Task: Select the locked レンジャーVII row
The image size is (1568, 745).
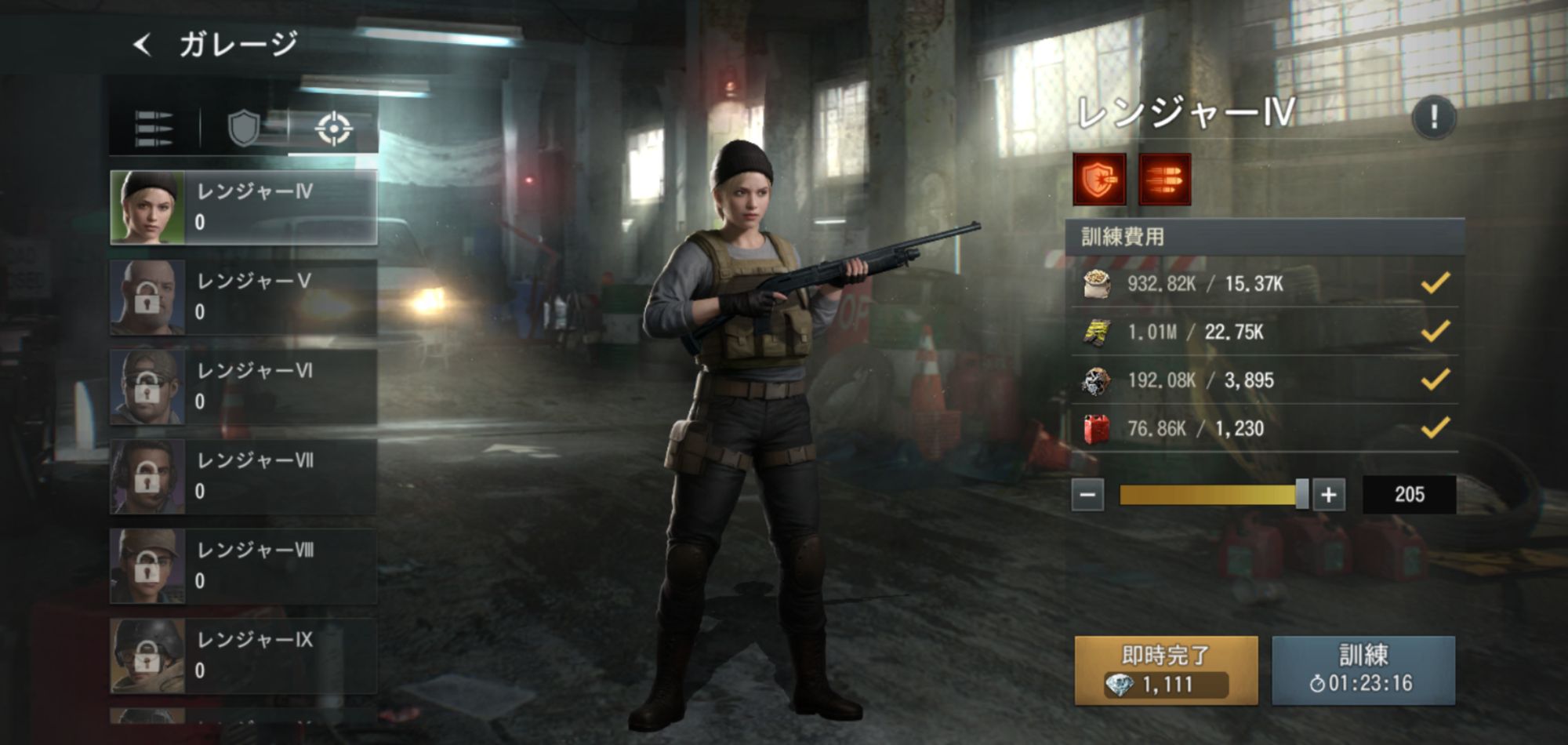Action: tap(244, 477)
